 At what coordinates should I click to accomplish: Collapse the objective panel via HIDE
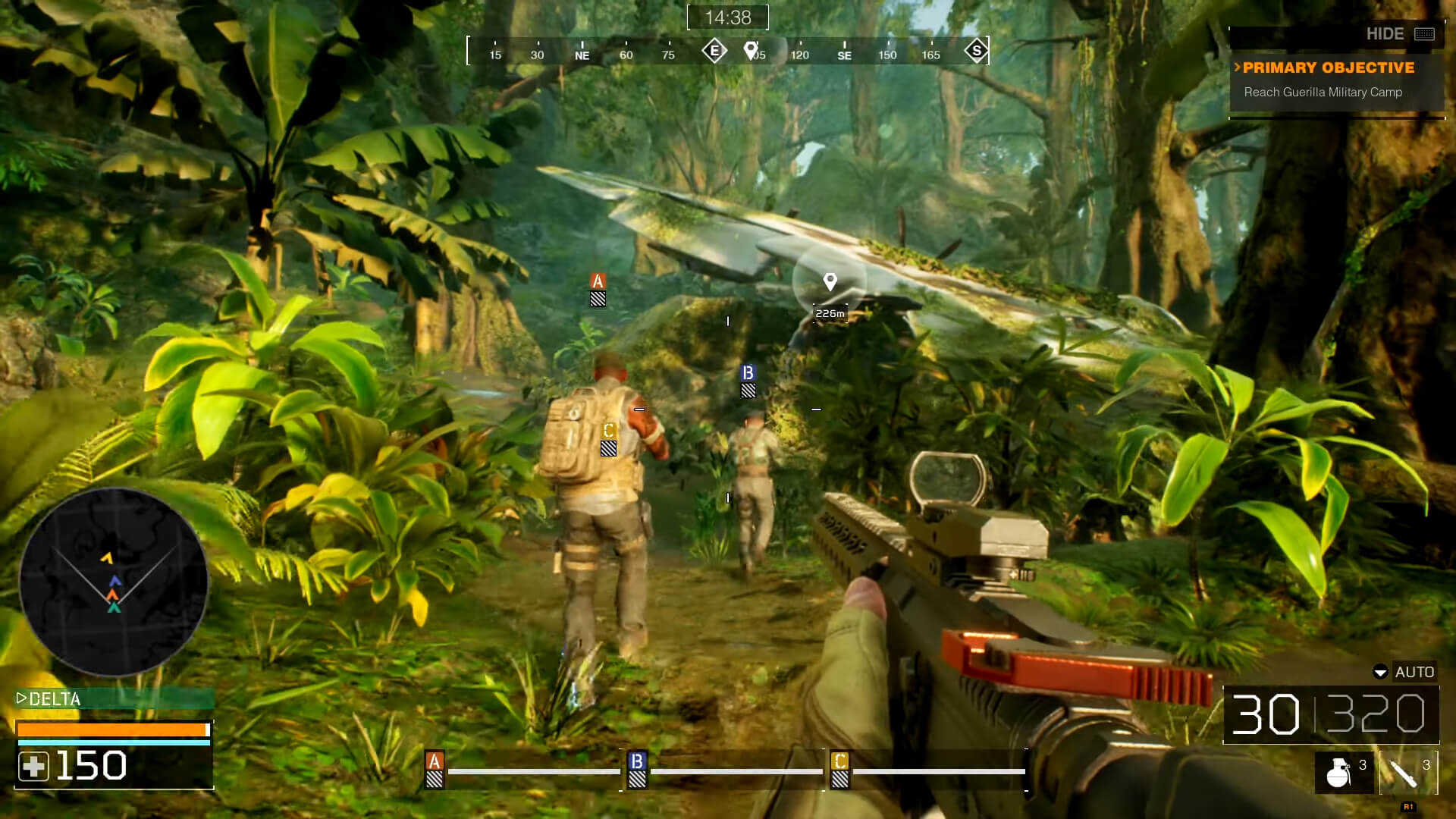[1388, 34]
